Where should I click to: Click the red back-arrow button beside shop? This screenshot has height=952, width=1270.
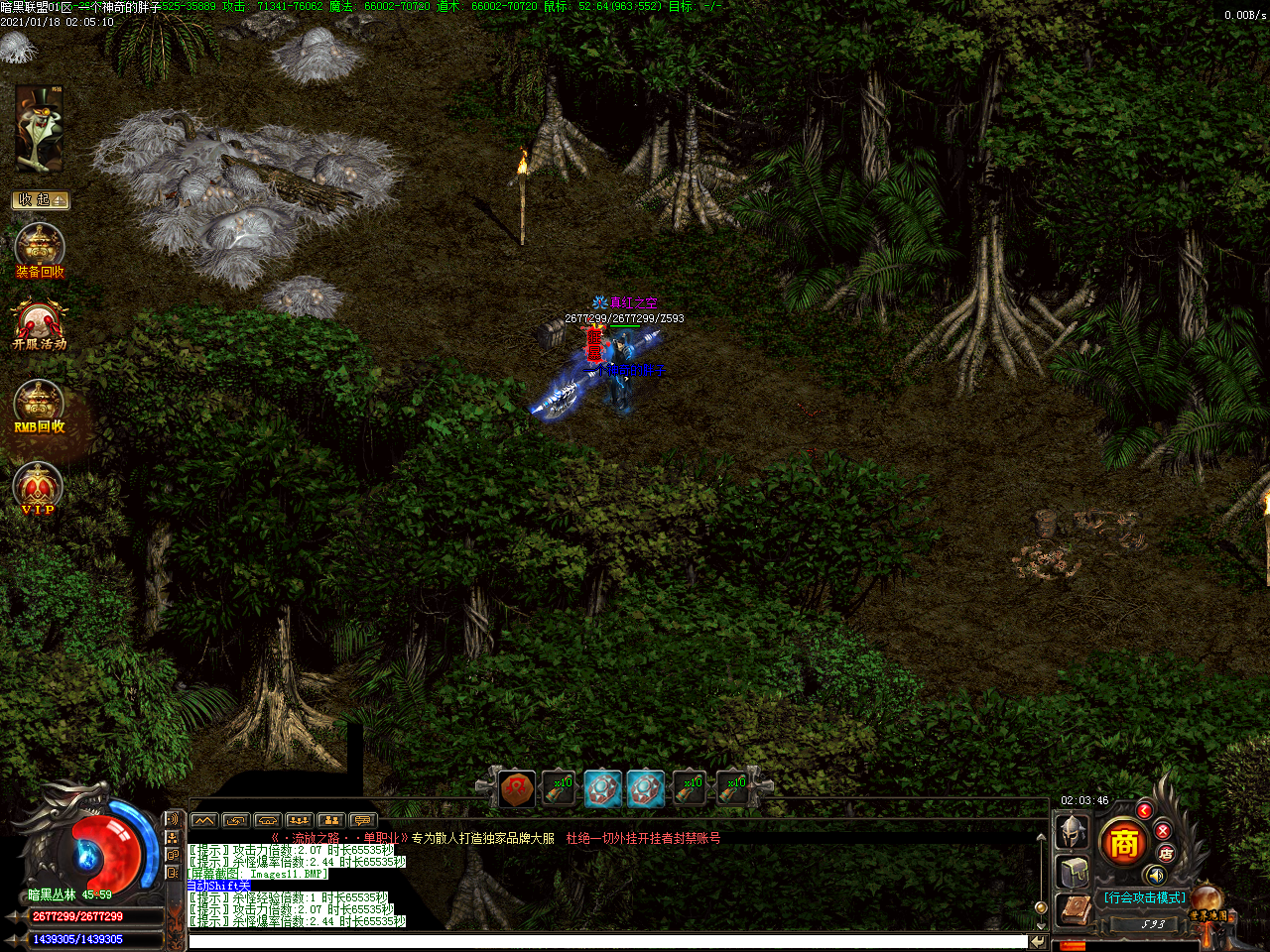point(1144,811)
